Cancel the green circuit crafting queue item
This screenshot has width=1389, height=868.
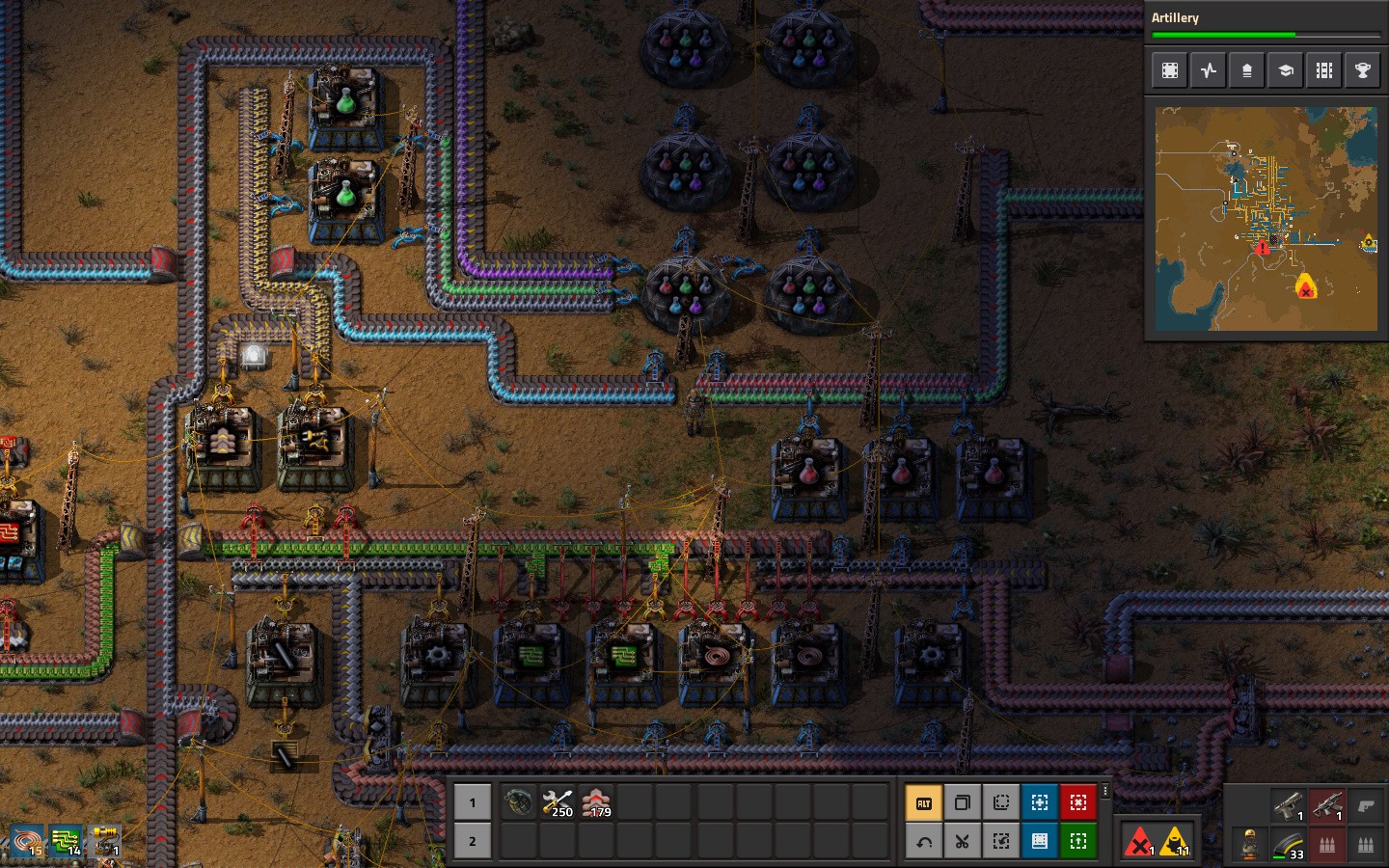(x=66, y=841)
